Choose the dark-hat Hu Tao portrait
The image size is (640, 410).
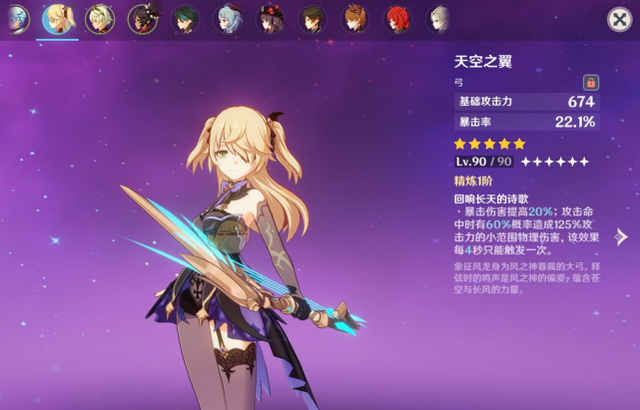click(270, 18)
